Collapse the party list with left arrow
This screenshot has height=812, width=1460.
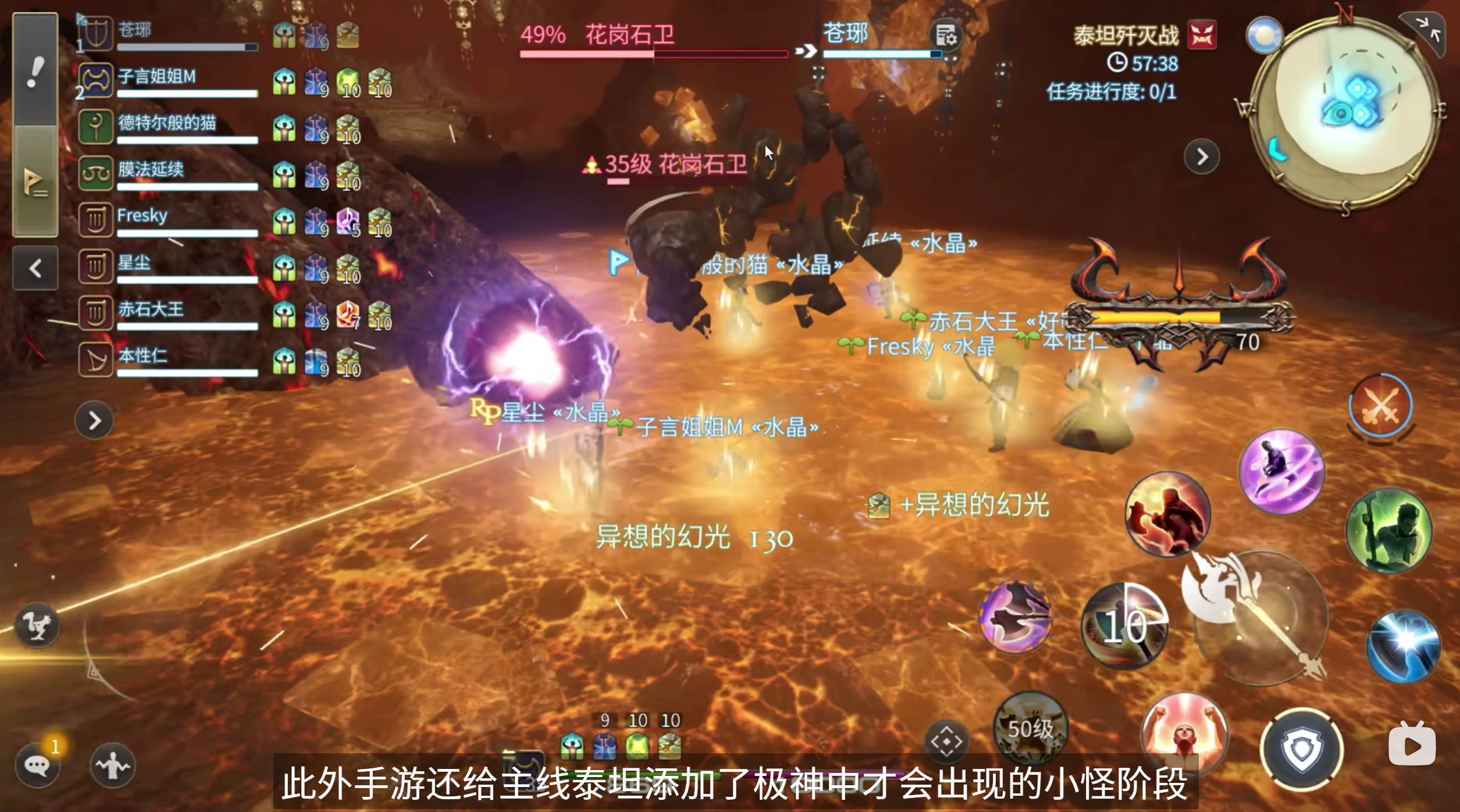click(35, 268)
